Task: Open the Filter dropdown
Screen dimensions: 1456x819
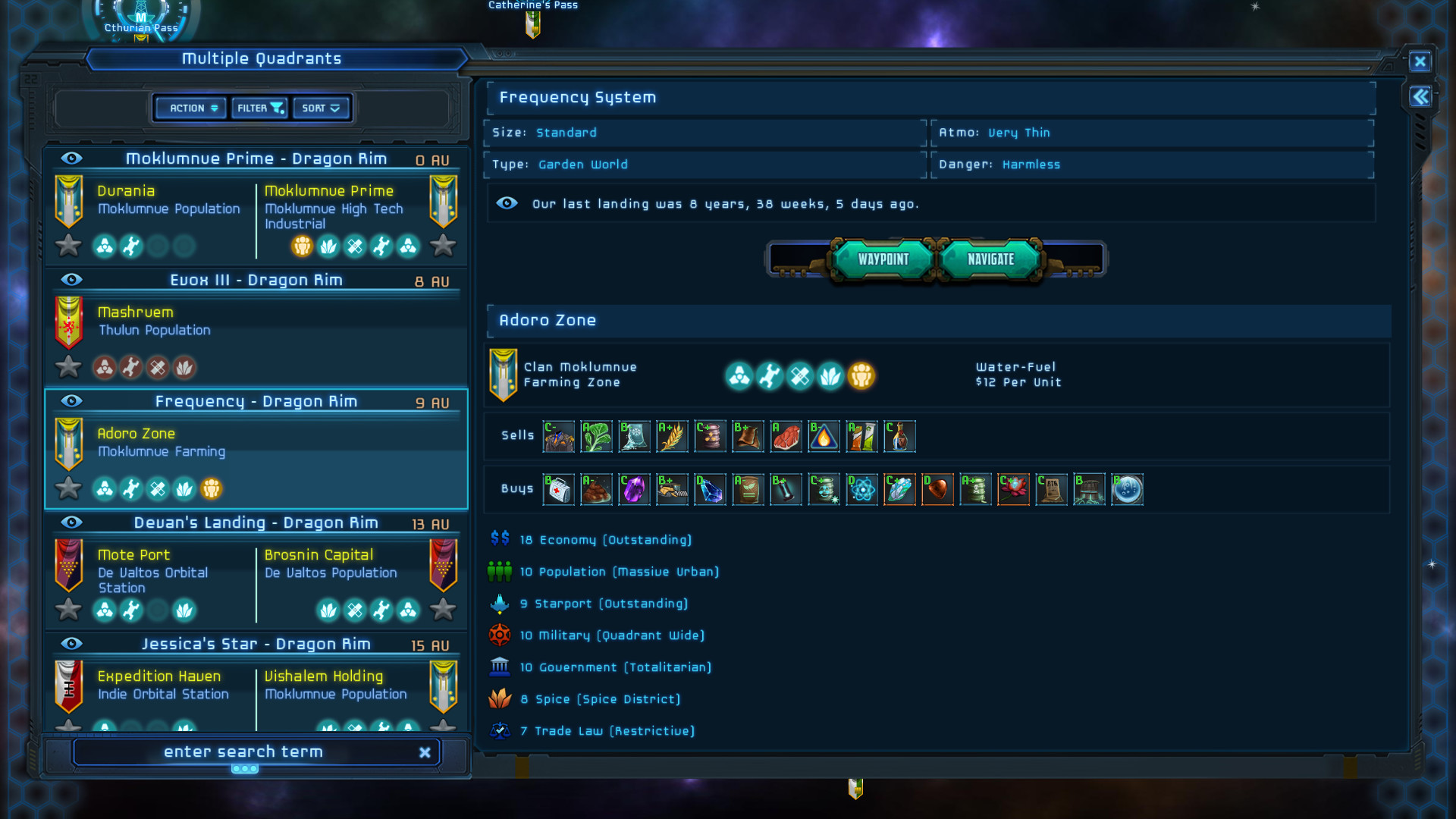Action: point(259,108)
